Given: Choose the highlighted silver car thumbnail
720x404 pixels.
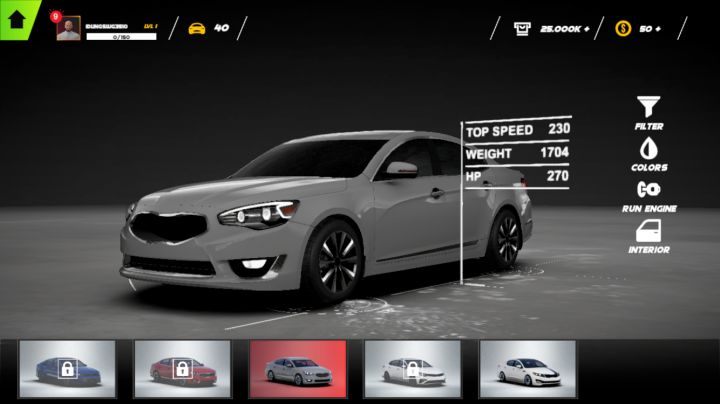Looking at the screenshot, I should click(298, 369).
